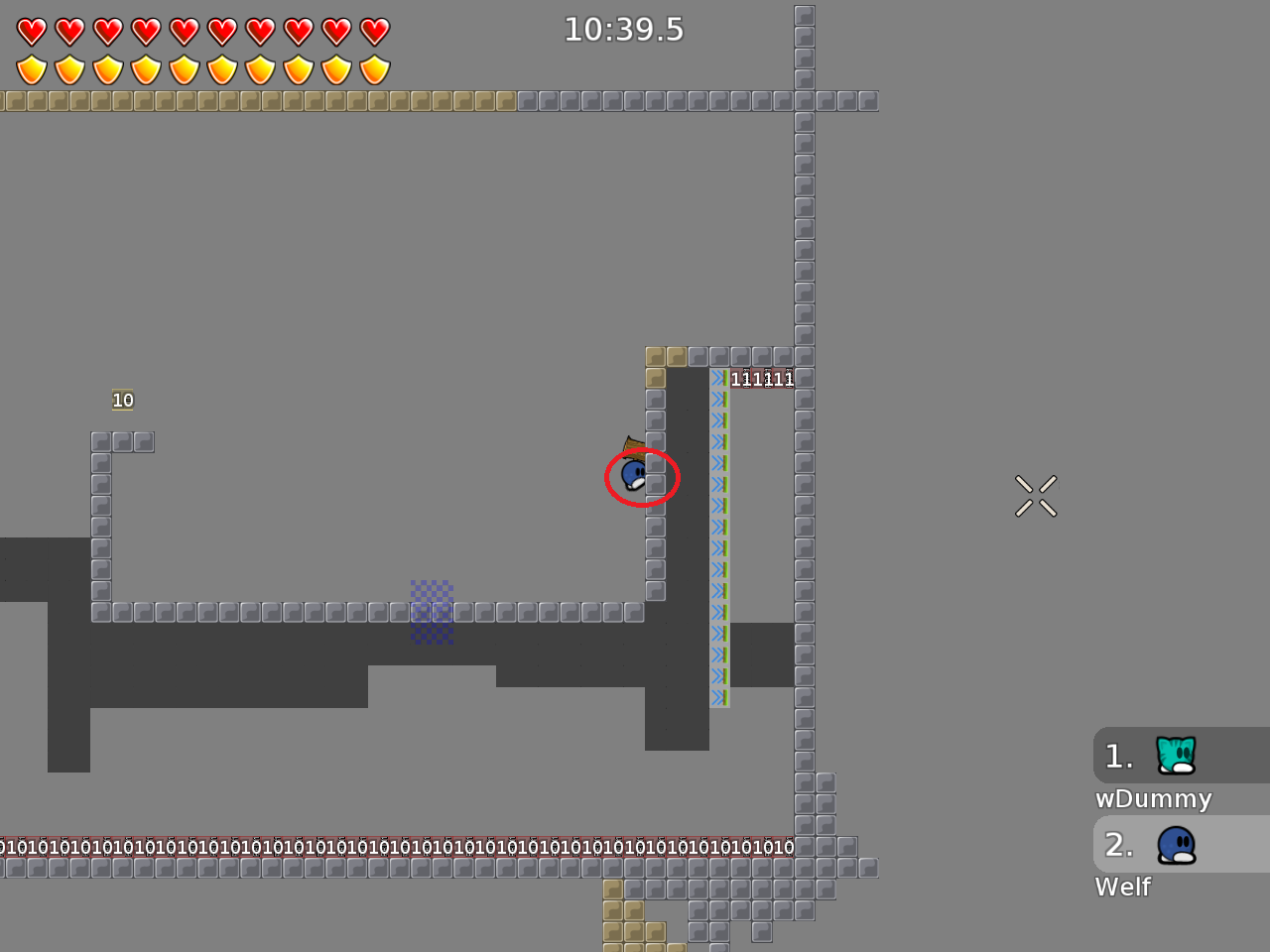Screen dimensions: 1270x952
Task: Click the 1010 number strip near the bottom
Action: (x=397, y=846)
